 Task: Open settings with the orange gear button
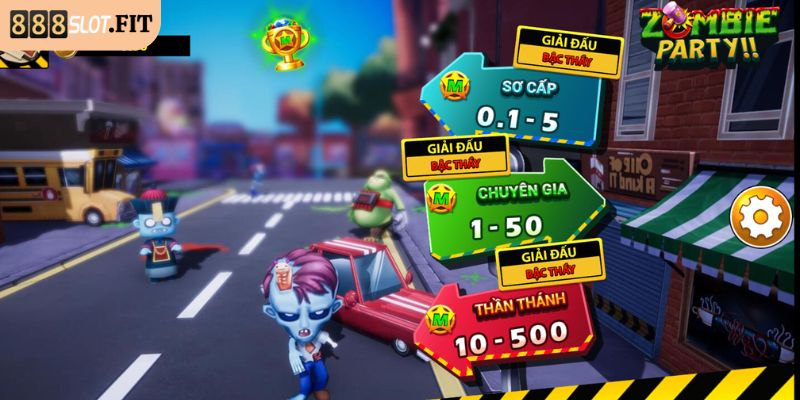pyautogui.click(x=761, y=220)
